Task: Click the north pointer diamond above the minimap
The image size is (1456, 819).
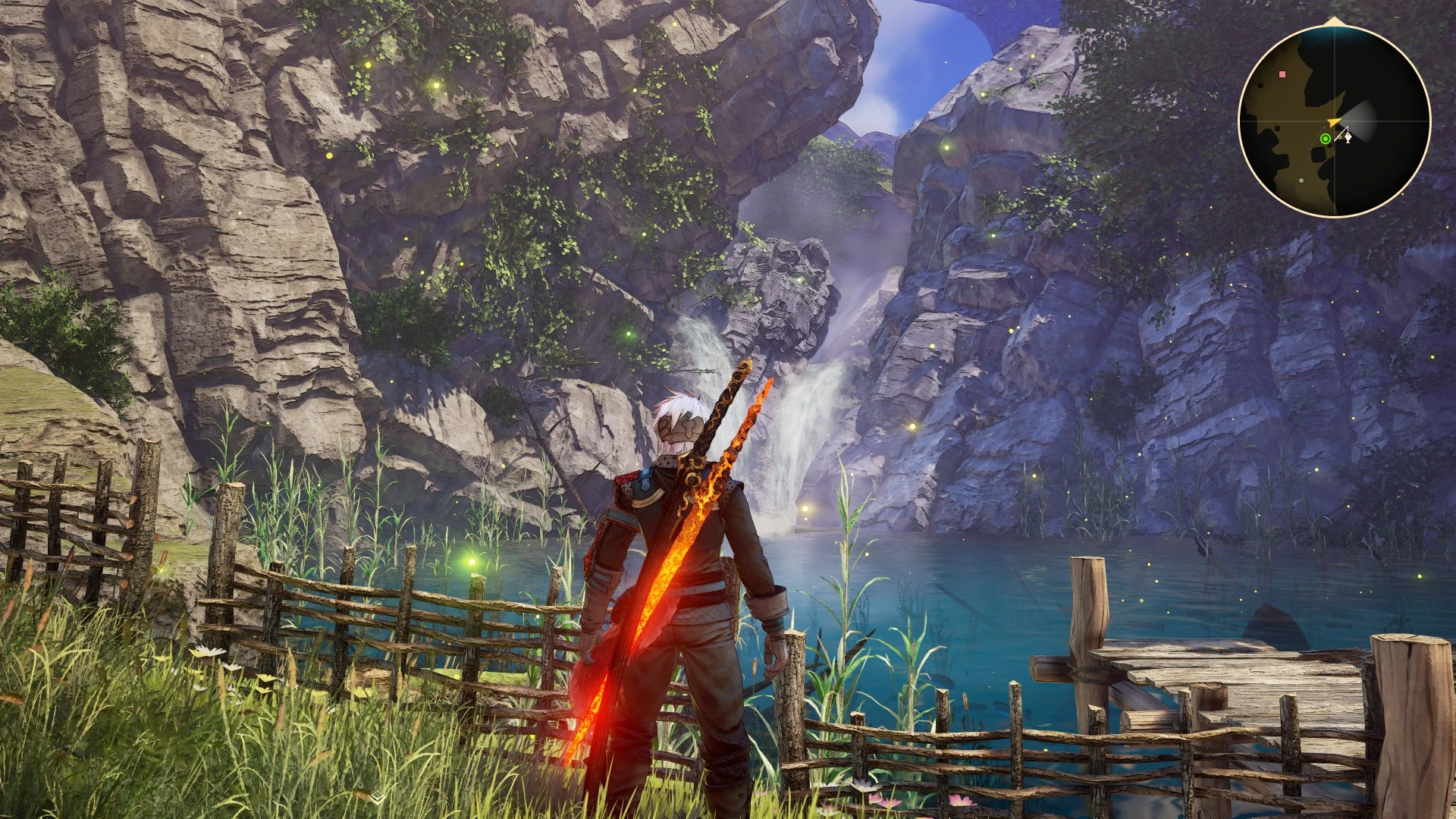Action: pos(1333,20)
